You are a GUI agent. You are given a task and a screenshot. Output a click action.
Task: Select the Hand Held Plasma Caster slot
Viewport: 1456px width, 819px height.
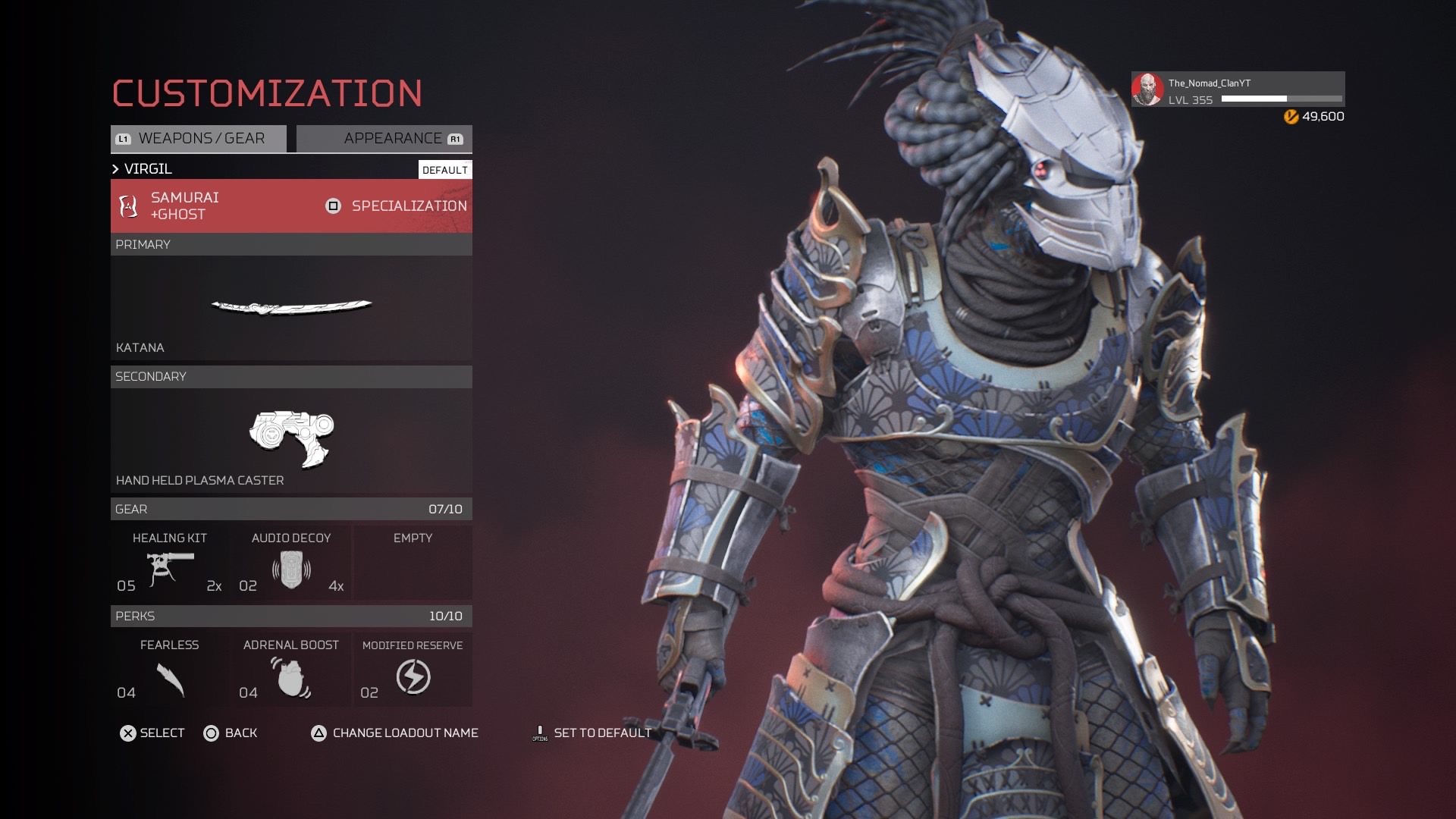[x=291, y=440]
